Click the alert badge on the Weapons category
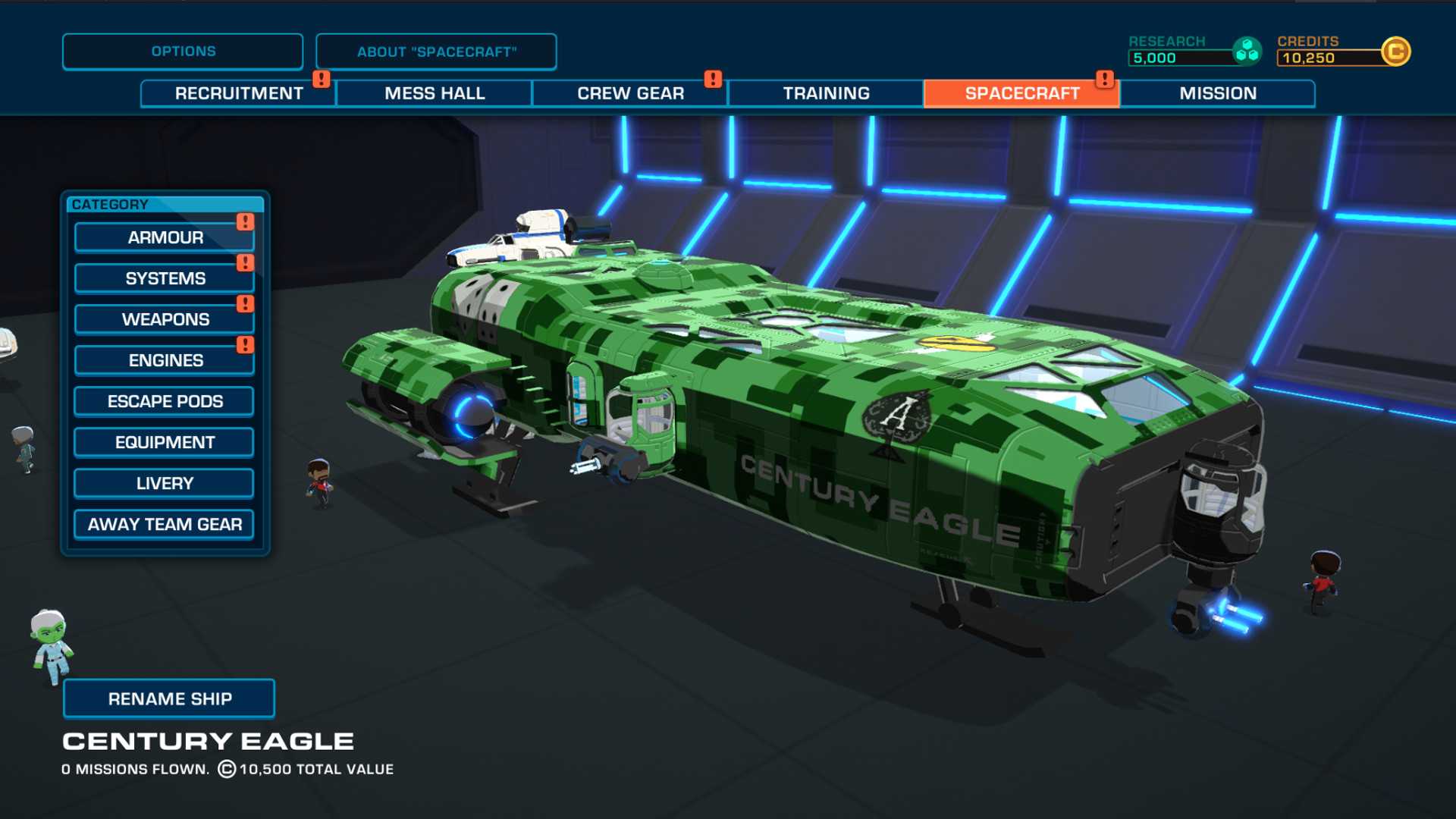This screenshot has height=819, width=1456. (x=244, y=303)
